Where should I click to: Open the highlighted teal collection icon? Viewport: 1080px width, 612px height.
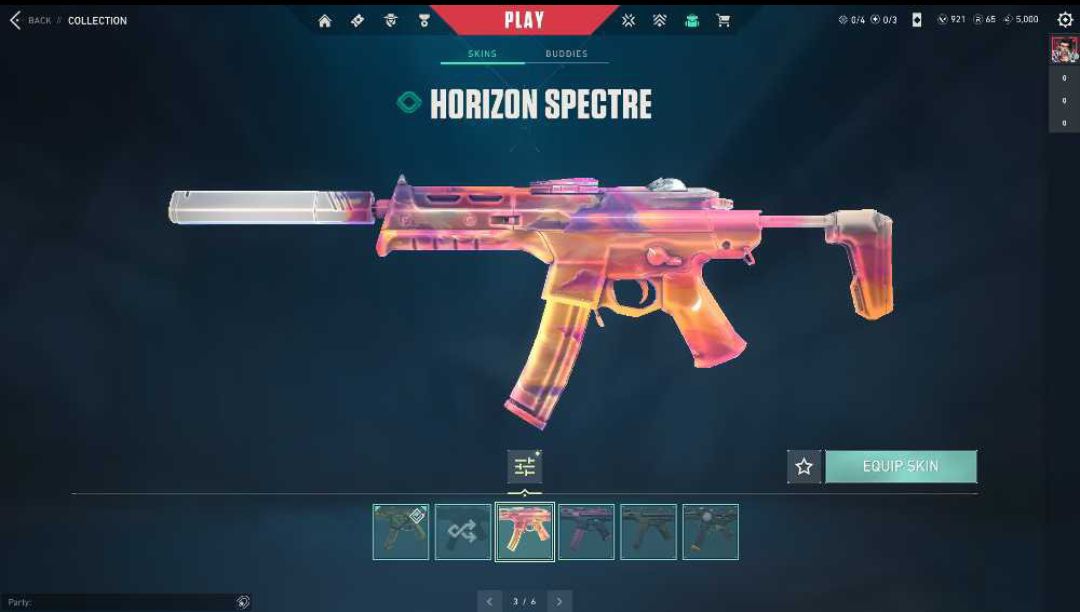691,20
